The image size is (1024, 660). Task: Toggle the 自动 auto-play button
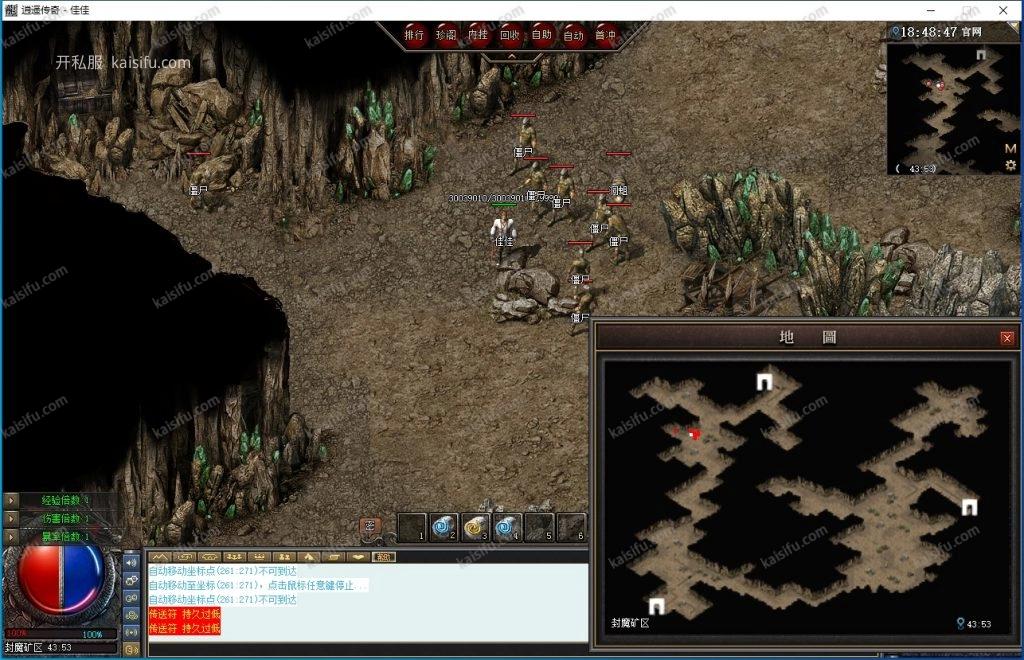point(574,35)
